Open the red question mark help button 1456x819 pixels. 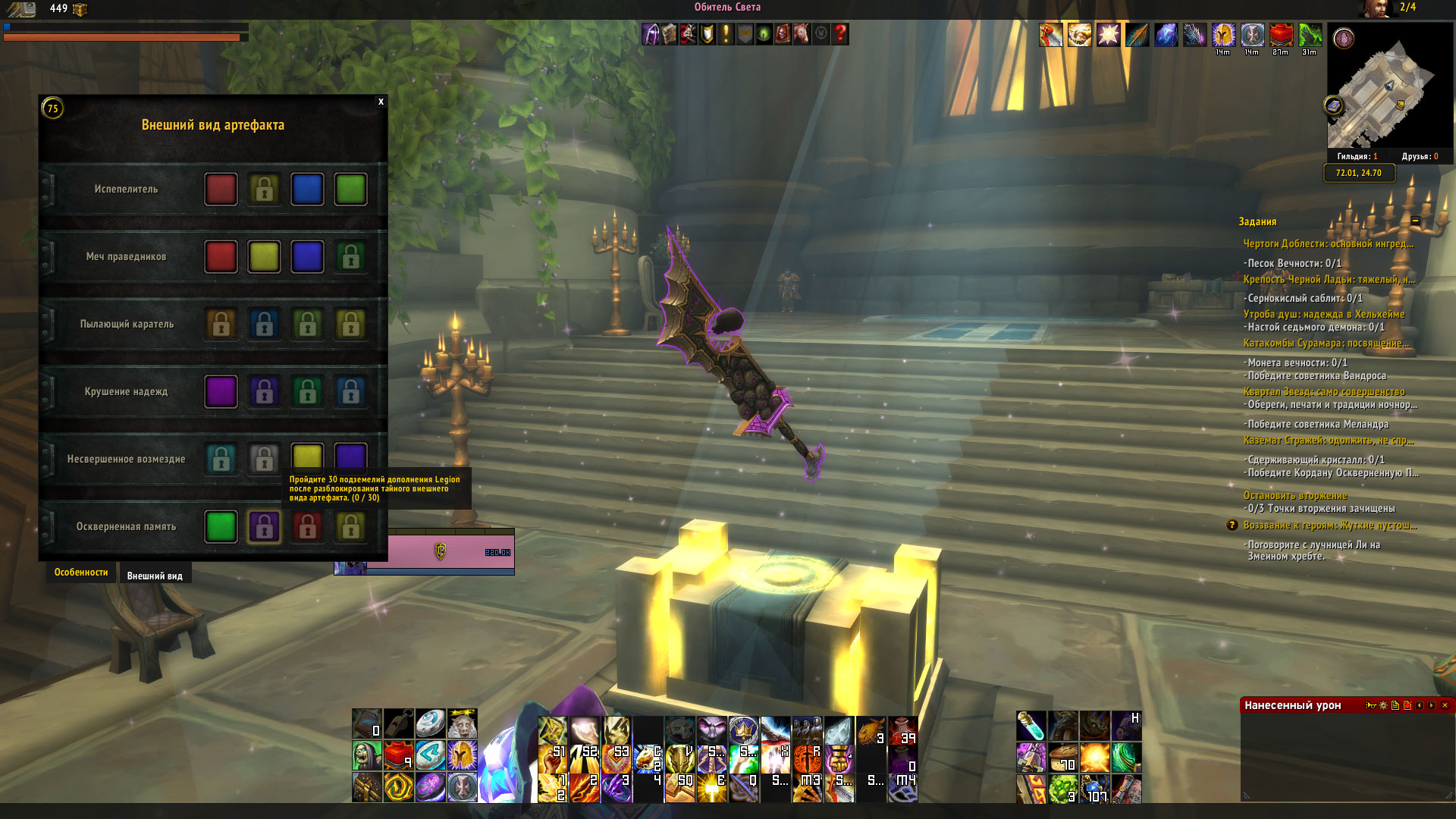click(840, 34)
